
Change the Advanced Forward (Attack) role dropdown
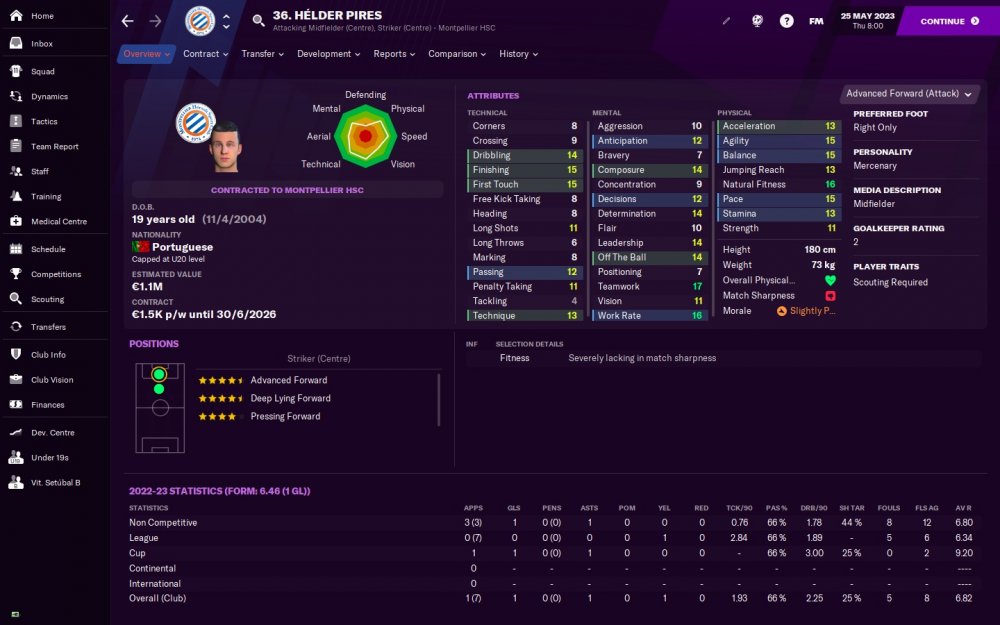[x=909, y=94]
